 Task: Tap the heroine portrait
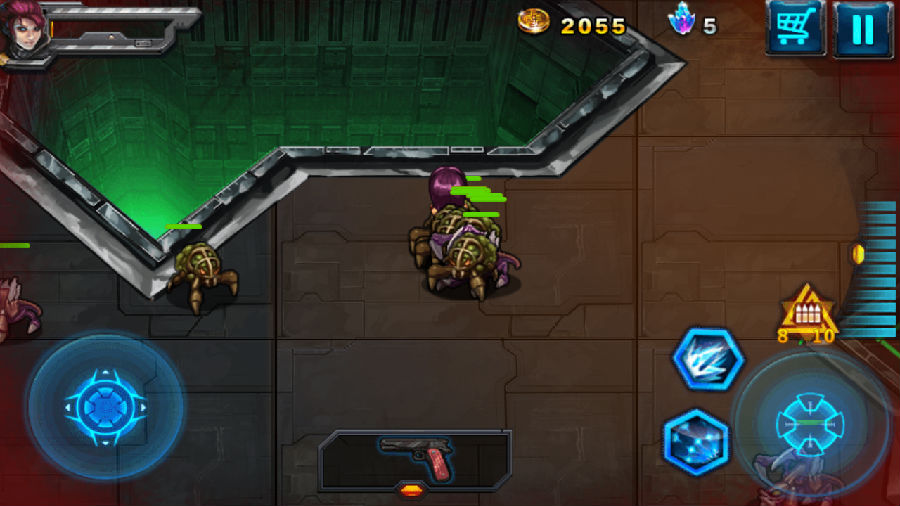click(x=24, y=32)
